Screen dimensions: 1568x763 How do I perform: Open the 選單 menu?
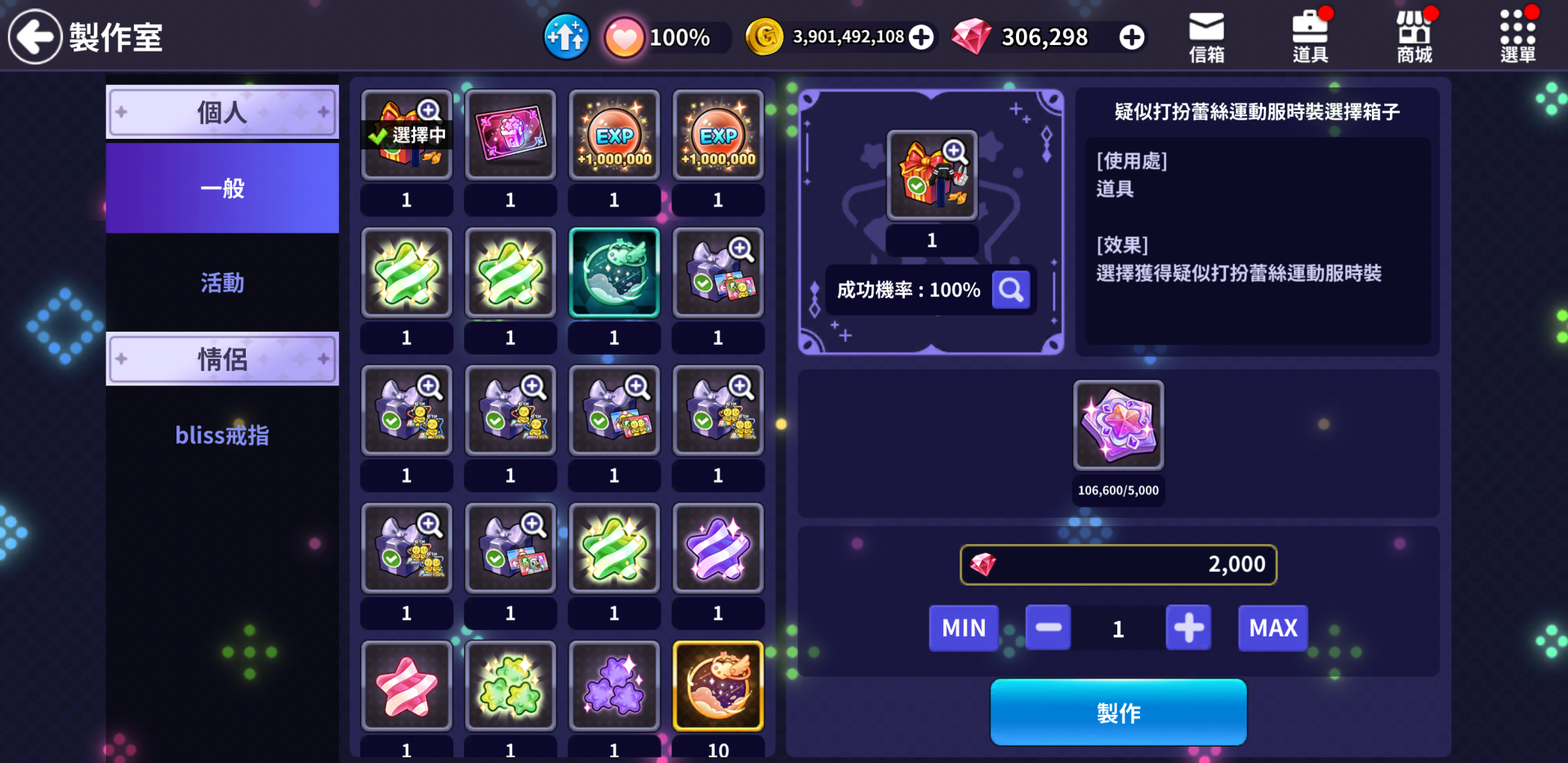(1517, 37)
